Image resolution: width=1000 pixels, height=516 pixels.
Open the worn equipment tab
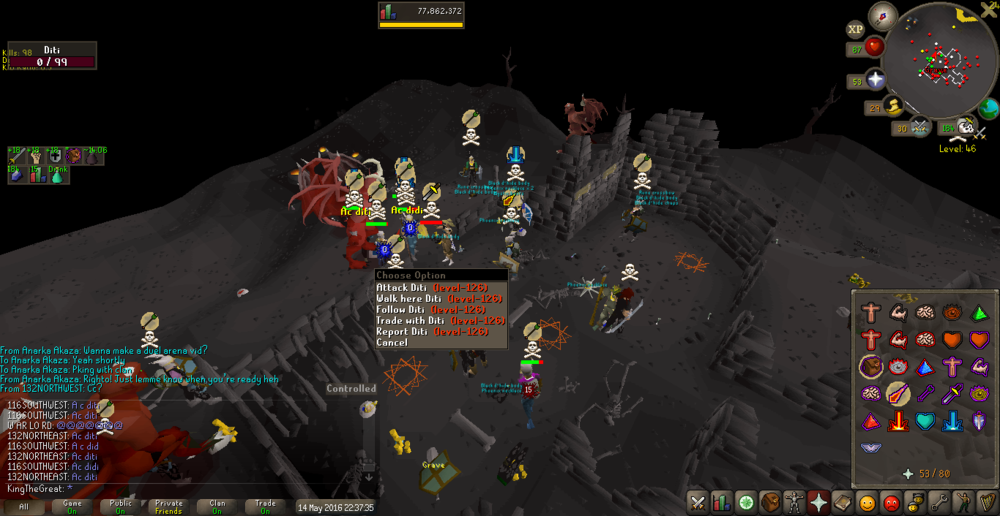point(794,502)
